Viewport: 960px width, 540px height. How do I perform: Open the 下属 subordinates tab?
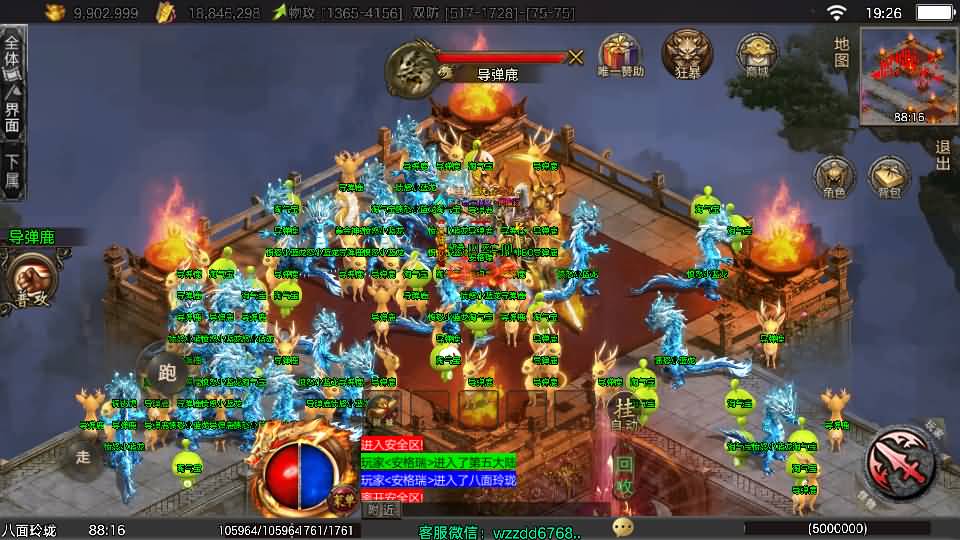point(13,170)
